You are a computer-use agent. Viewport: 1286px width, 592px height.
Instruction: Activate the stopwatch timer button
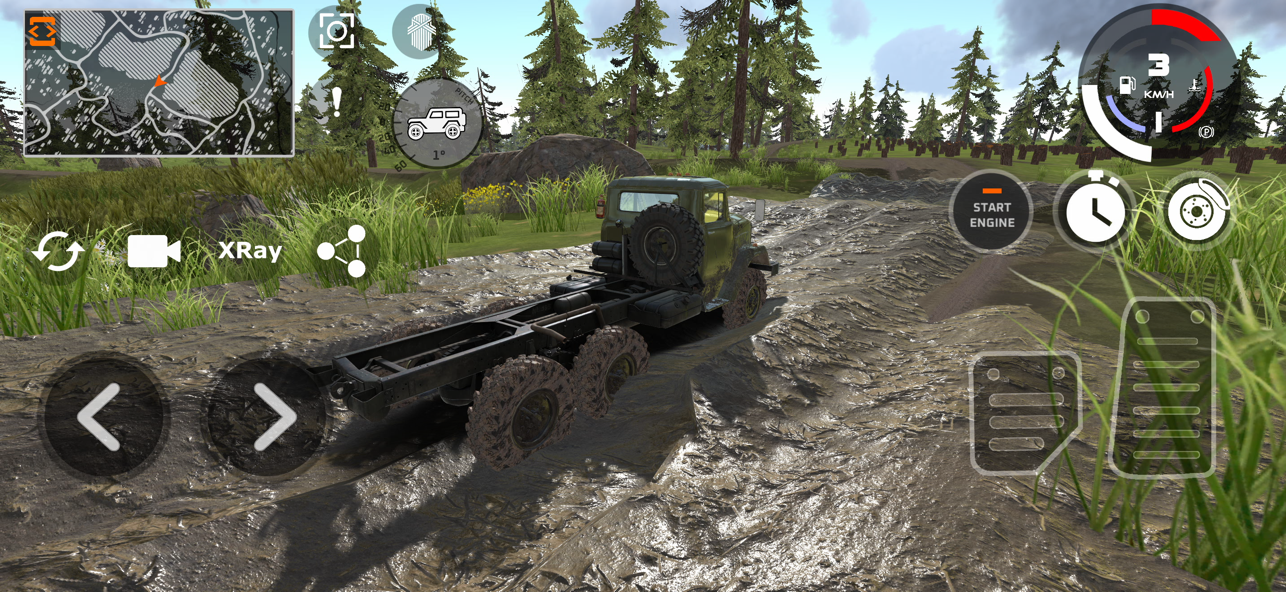(1095, 212)
